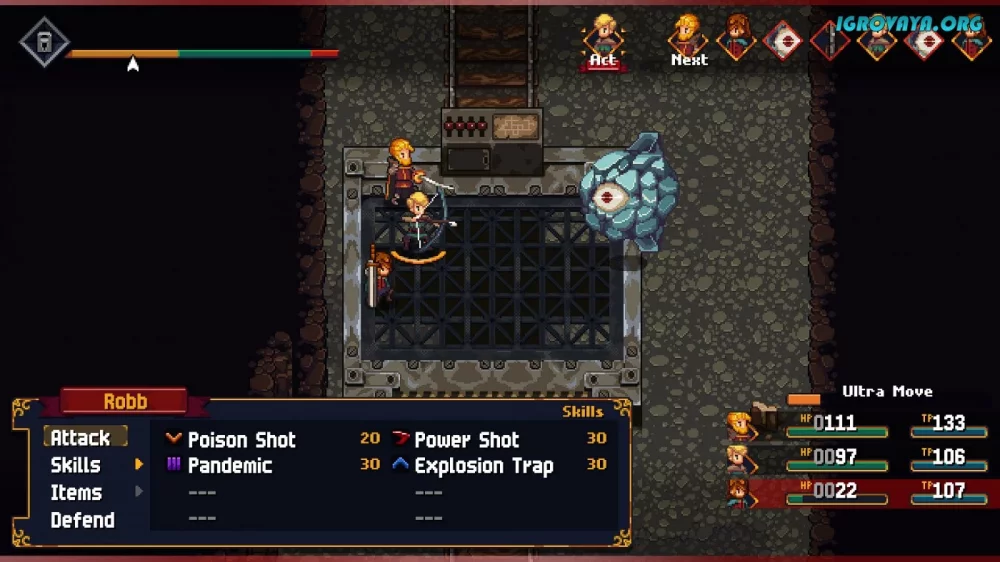This screenshot has width=1000, height=562.
Task: Select the Pandemic skill
Action: (229, 466)
